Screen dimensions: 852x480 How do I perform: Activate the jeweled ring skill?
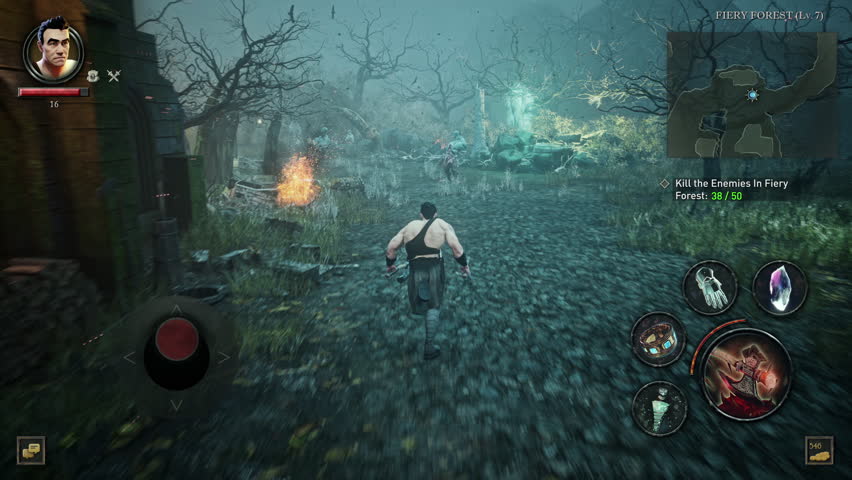click(x=658, y=339)
